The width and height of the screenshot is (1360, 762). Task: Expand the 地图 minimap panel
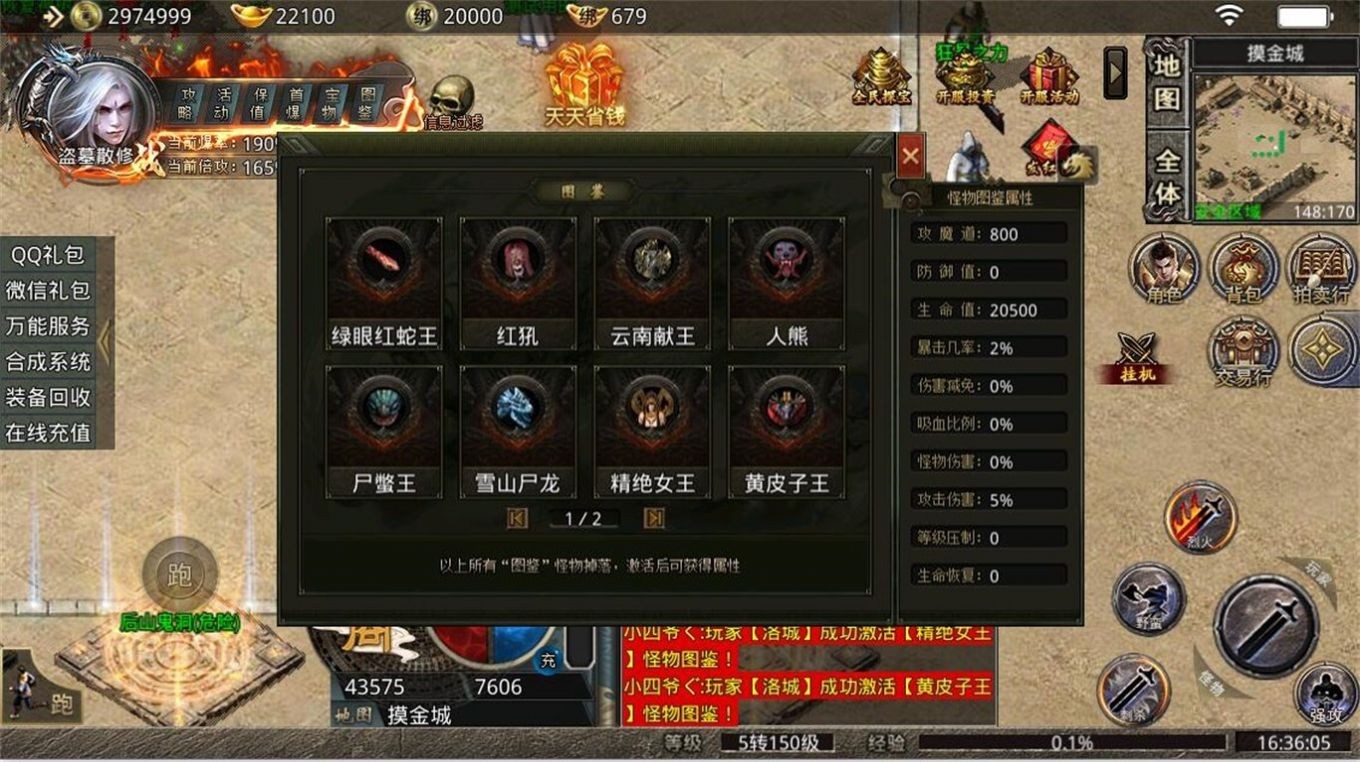point(1166,85)
